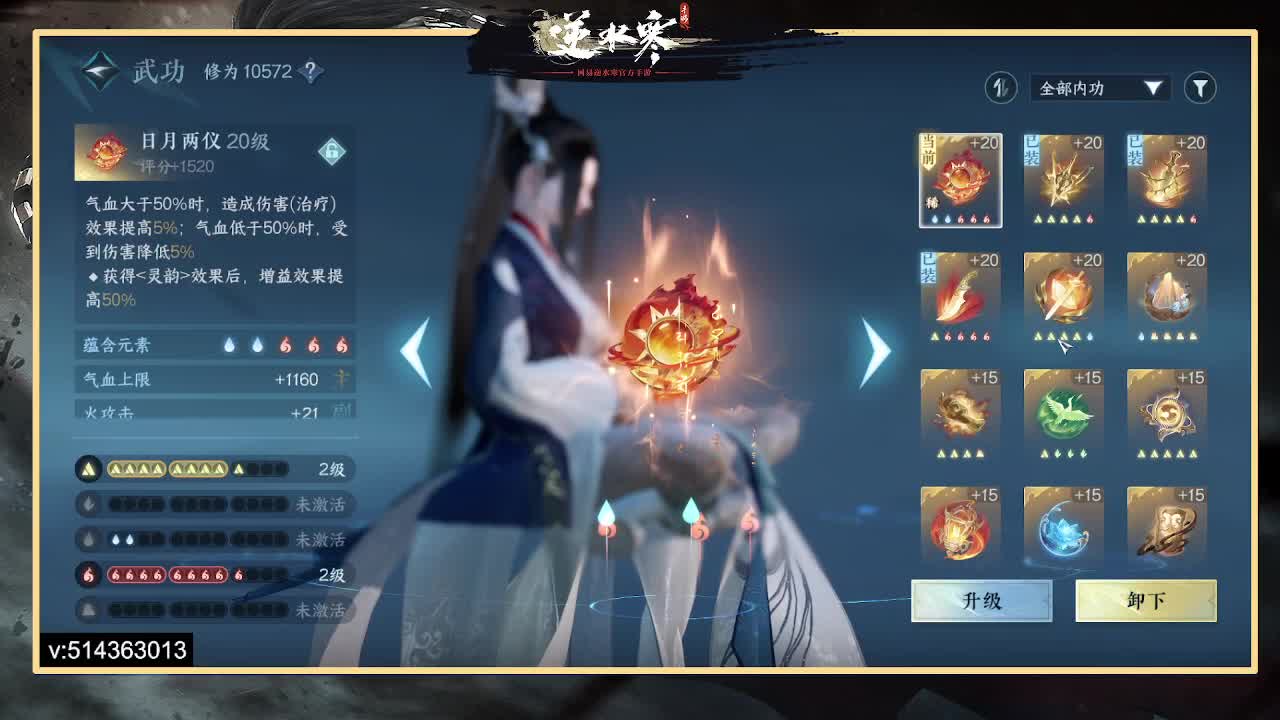Click the left arrow to previous skill
The width and height of the screenshot is (1280, 720).
click(413, 350)
